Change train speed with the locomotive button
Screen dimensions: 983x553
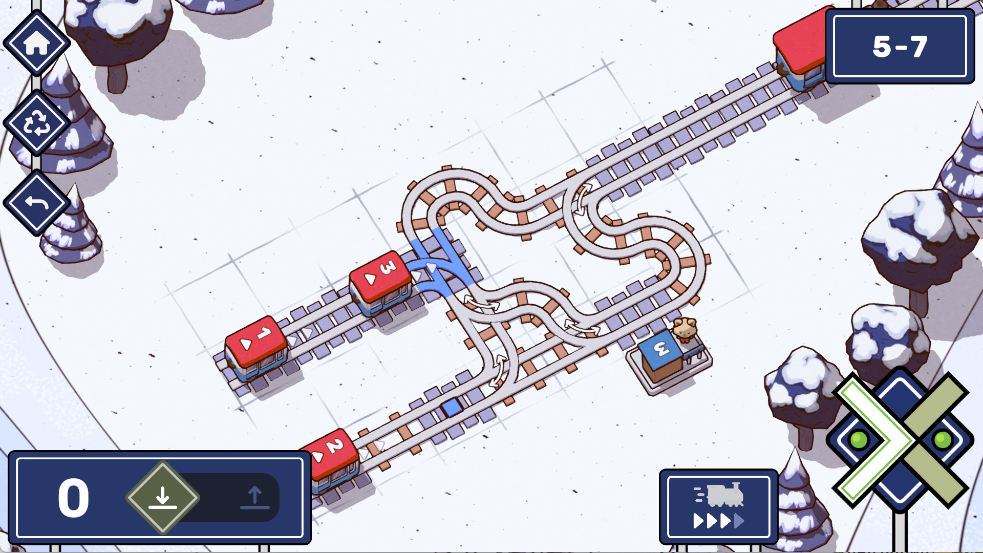click(718, 506)
